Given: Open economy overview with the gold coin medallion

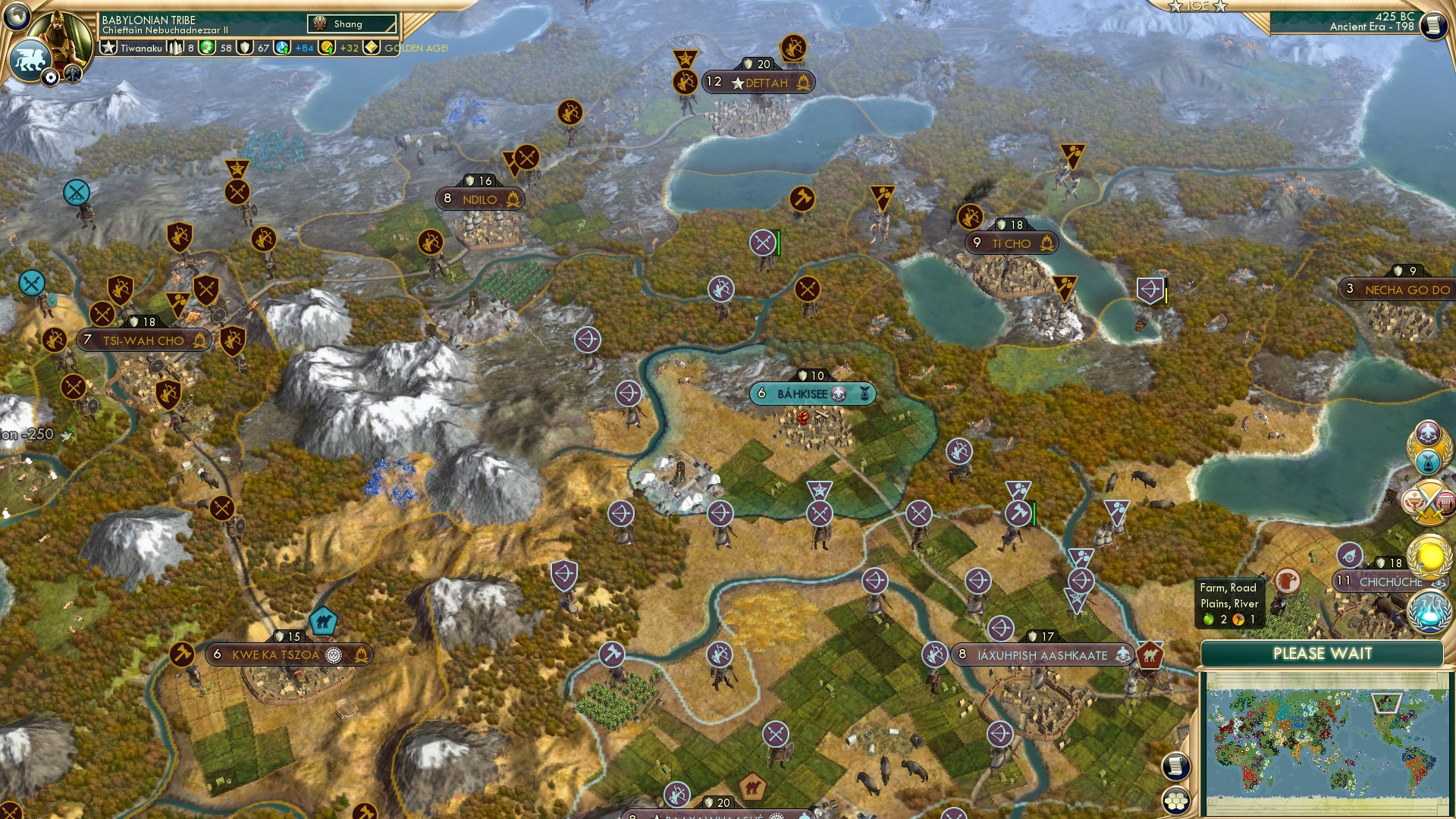Looking at the screenshot, I should [1429, 555].
